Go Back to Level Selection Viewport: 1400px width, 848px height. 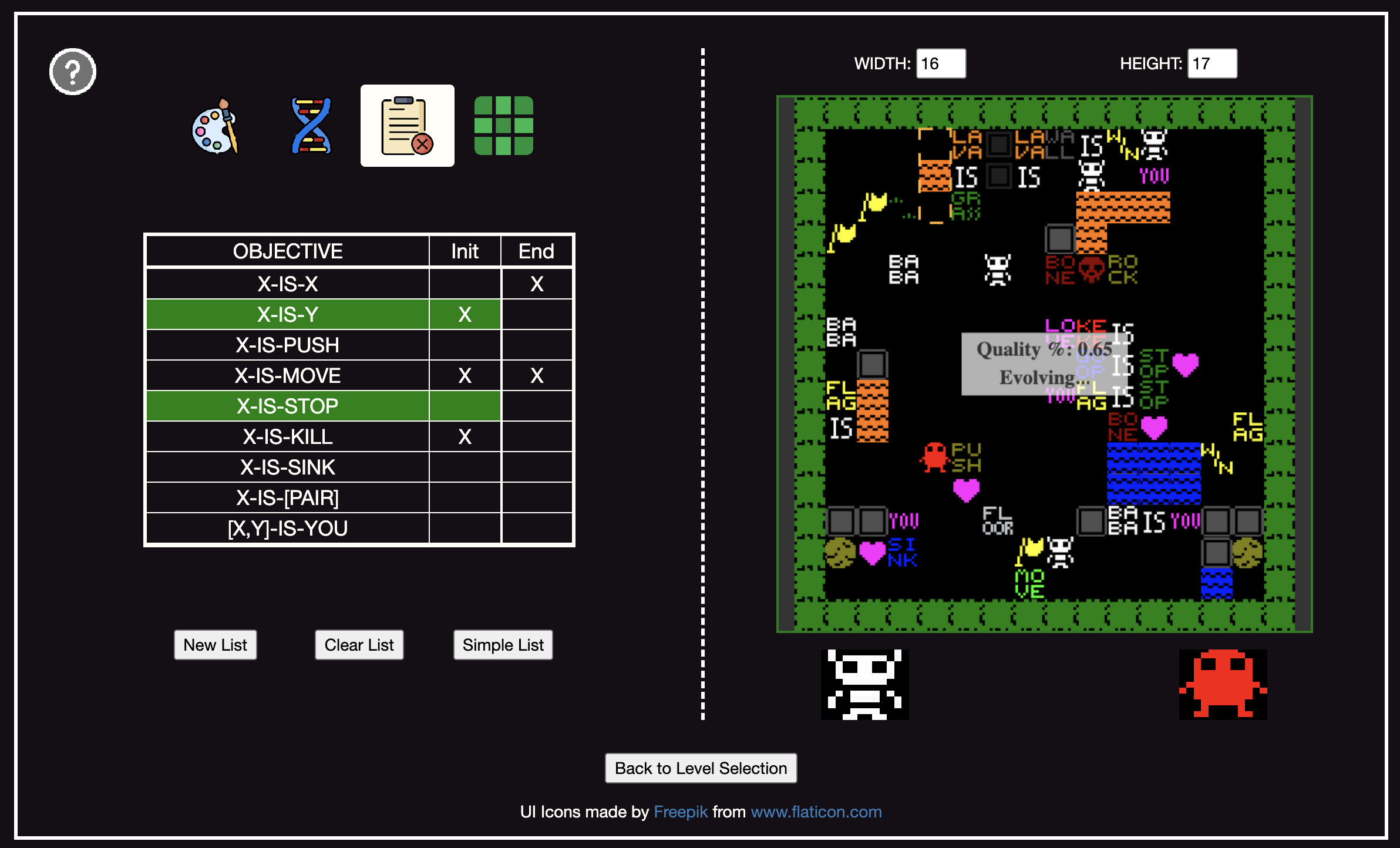pos(701,768)
